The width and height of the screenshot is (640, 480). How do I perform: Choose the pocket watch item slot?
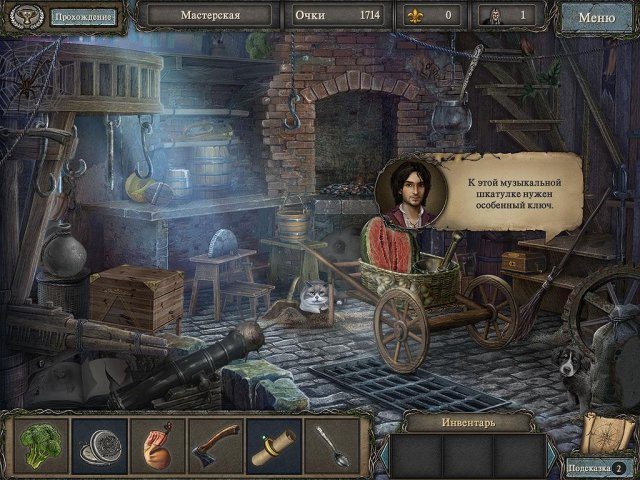tap(101, 445)
